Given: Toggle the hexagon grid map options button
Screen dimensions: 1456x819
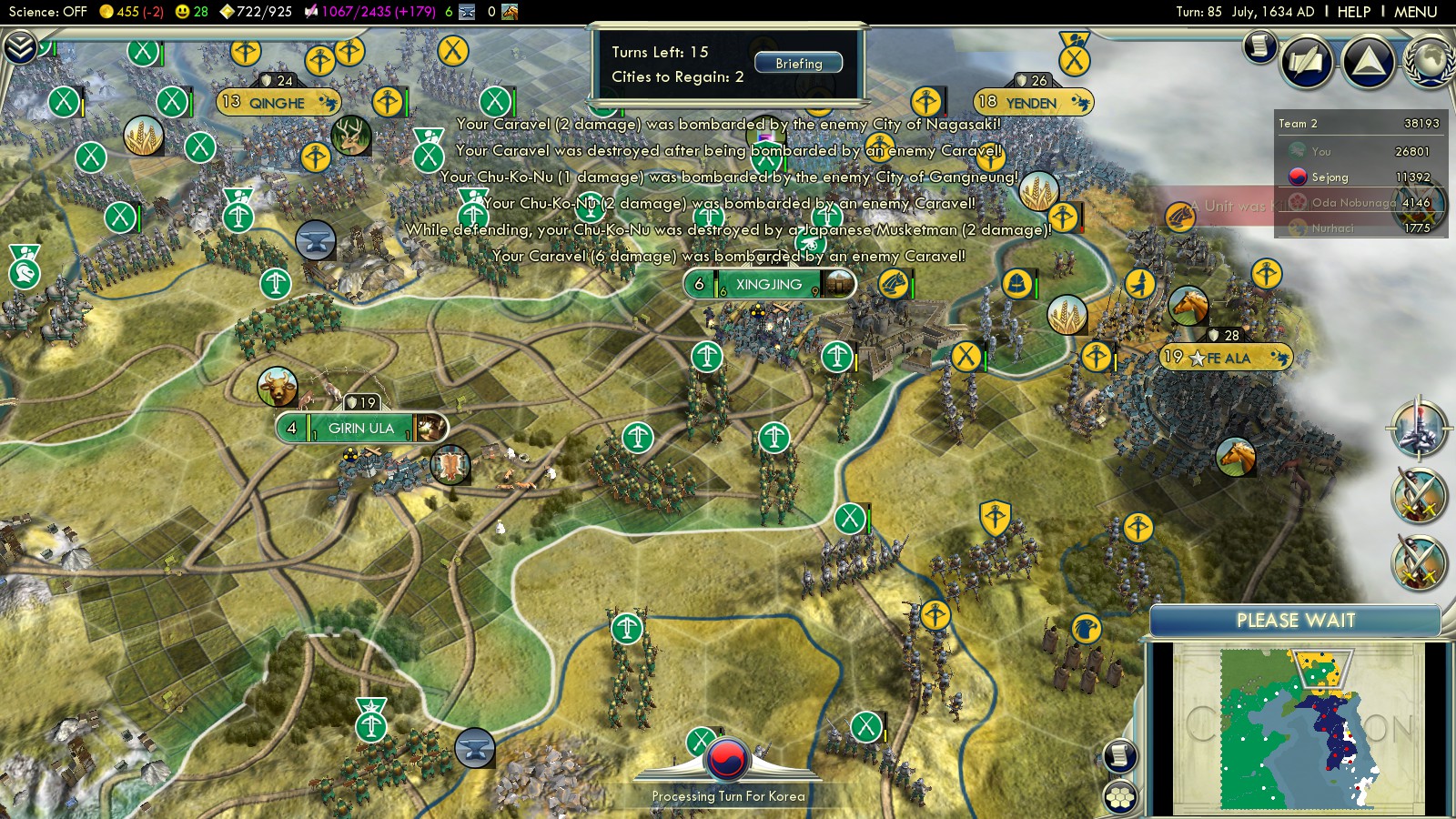Looking at the screenshot, I should pos(1120,797).
